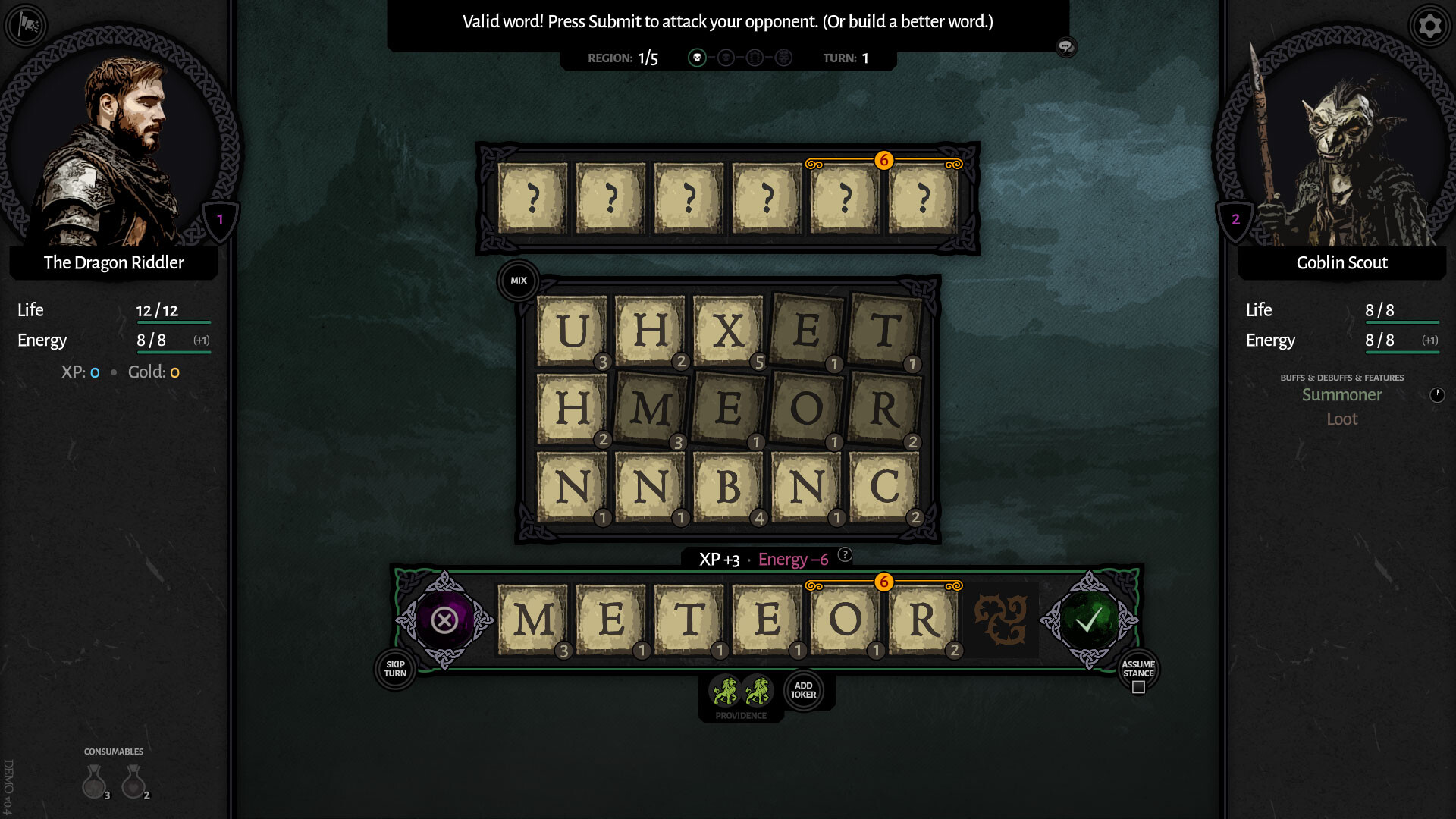Select the active skull encounter node
The width and height of the screenshot is (1456, 819).
698,56
